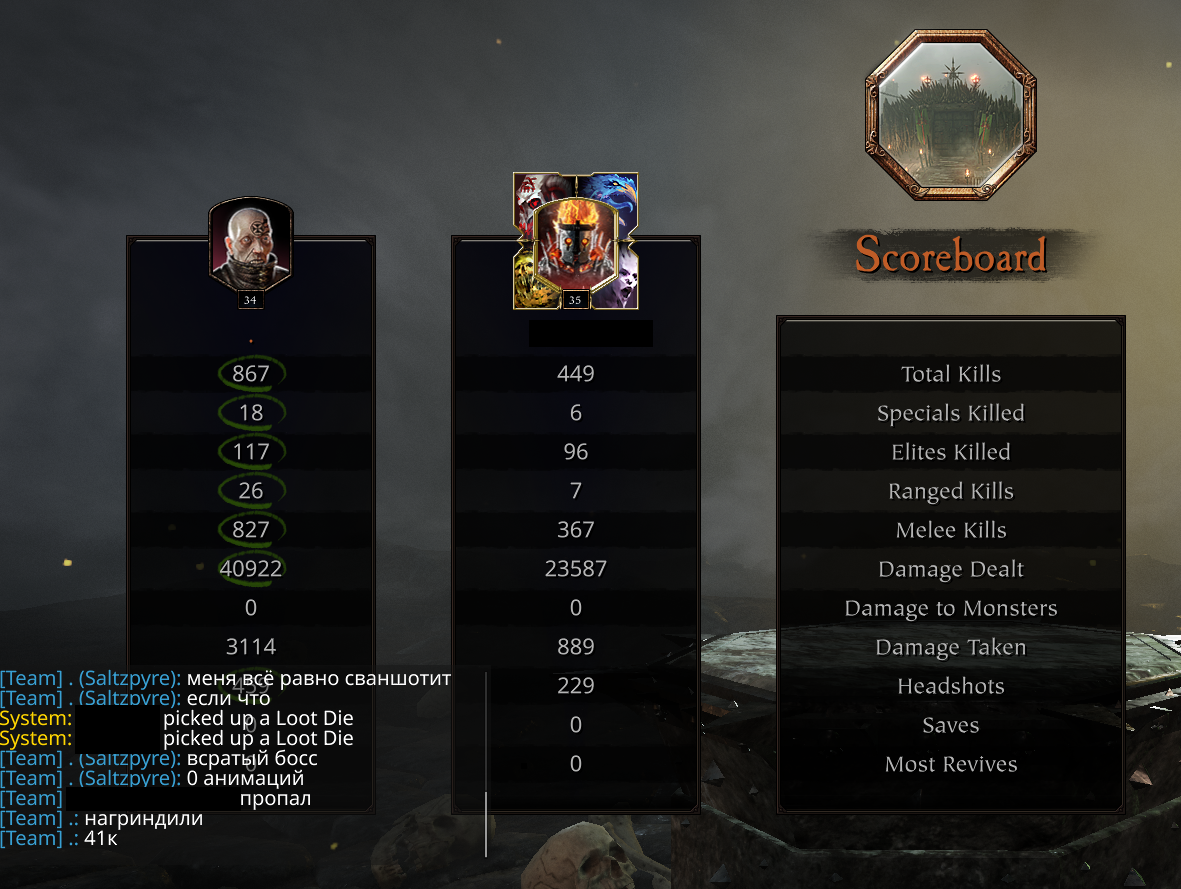
Task: Click the Damage Taken stat row
Action: pyautogui.click(x=950, y=647)
